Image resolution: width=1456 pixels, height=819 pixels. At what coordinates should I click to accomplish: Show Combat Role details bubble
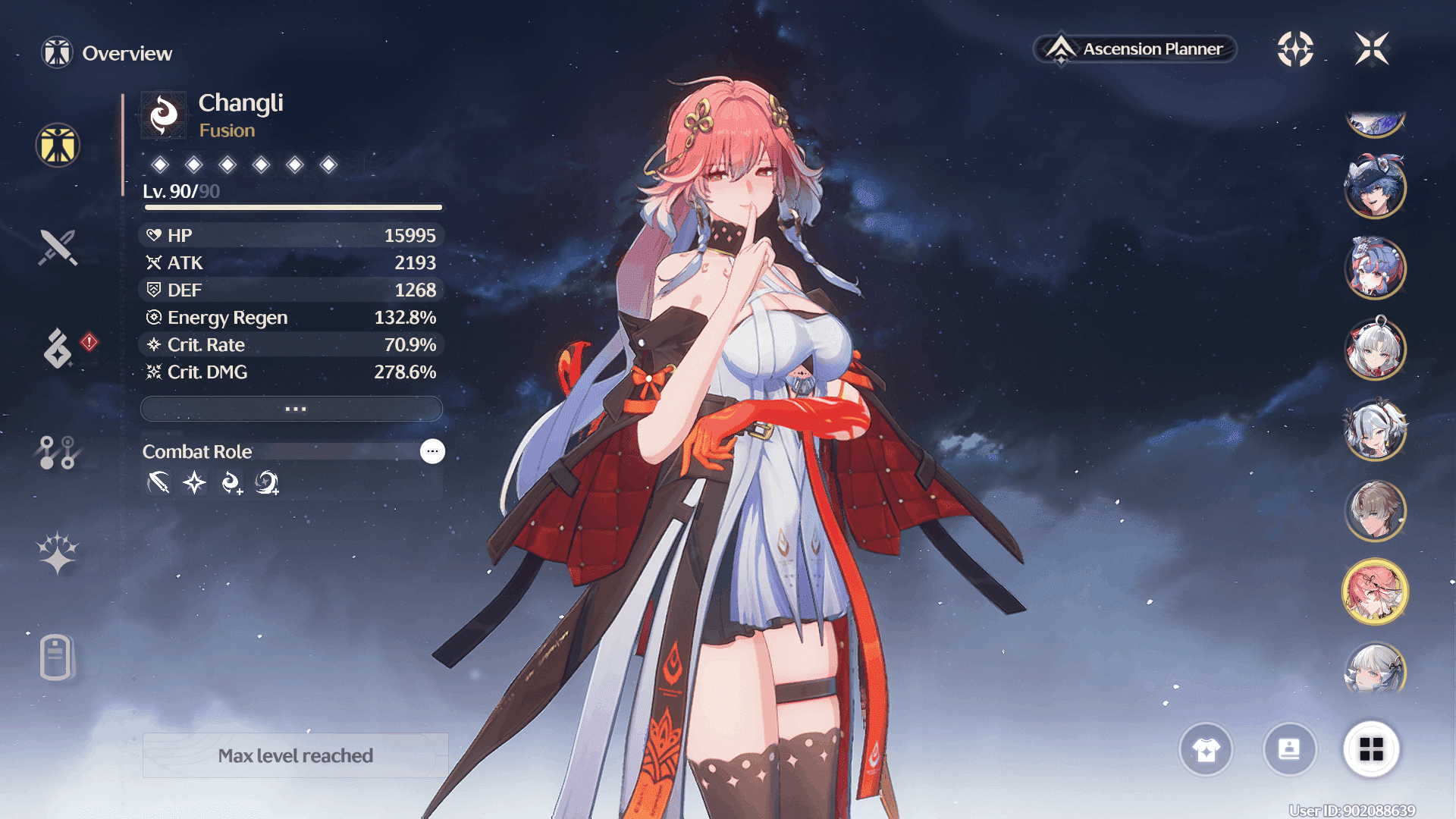(x=432, y=451)
